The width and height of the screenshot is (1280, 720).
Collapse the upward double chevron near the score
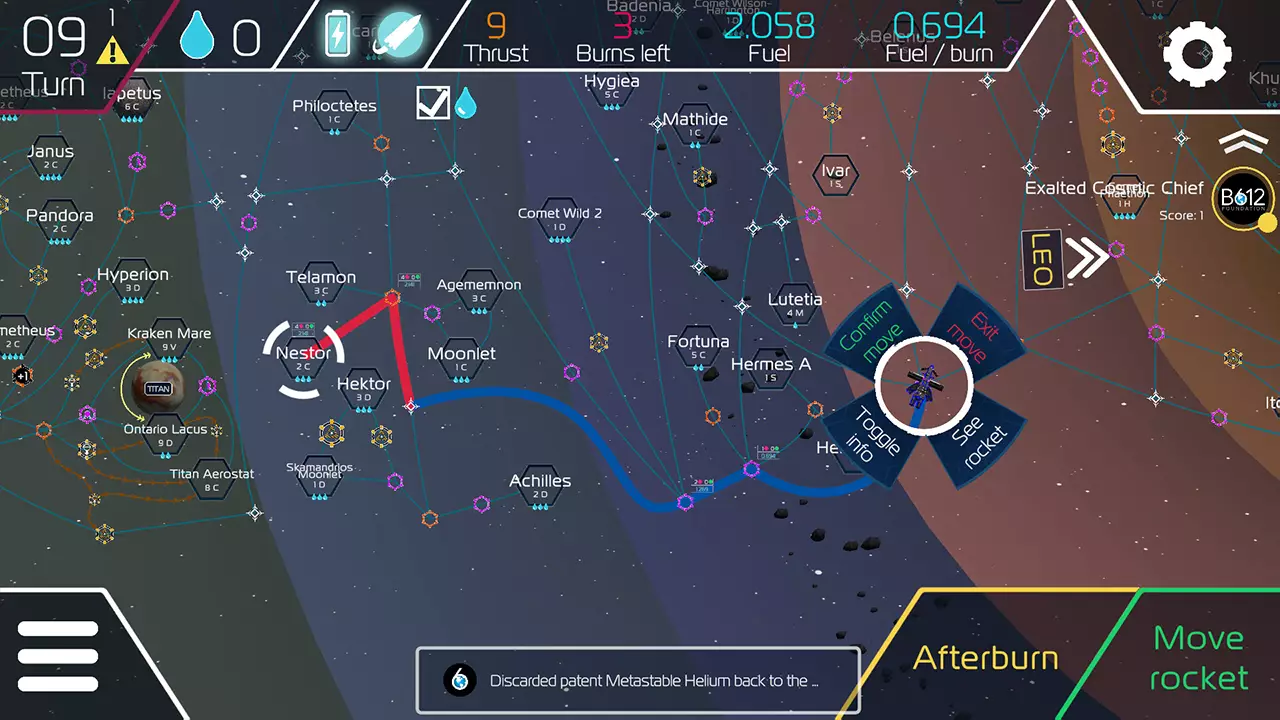coord(1243,142)
